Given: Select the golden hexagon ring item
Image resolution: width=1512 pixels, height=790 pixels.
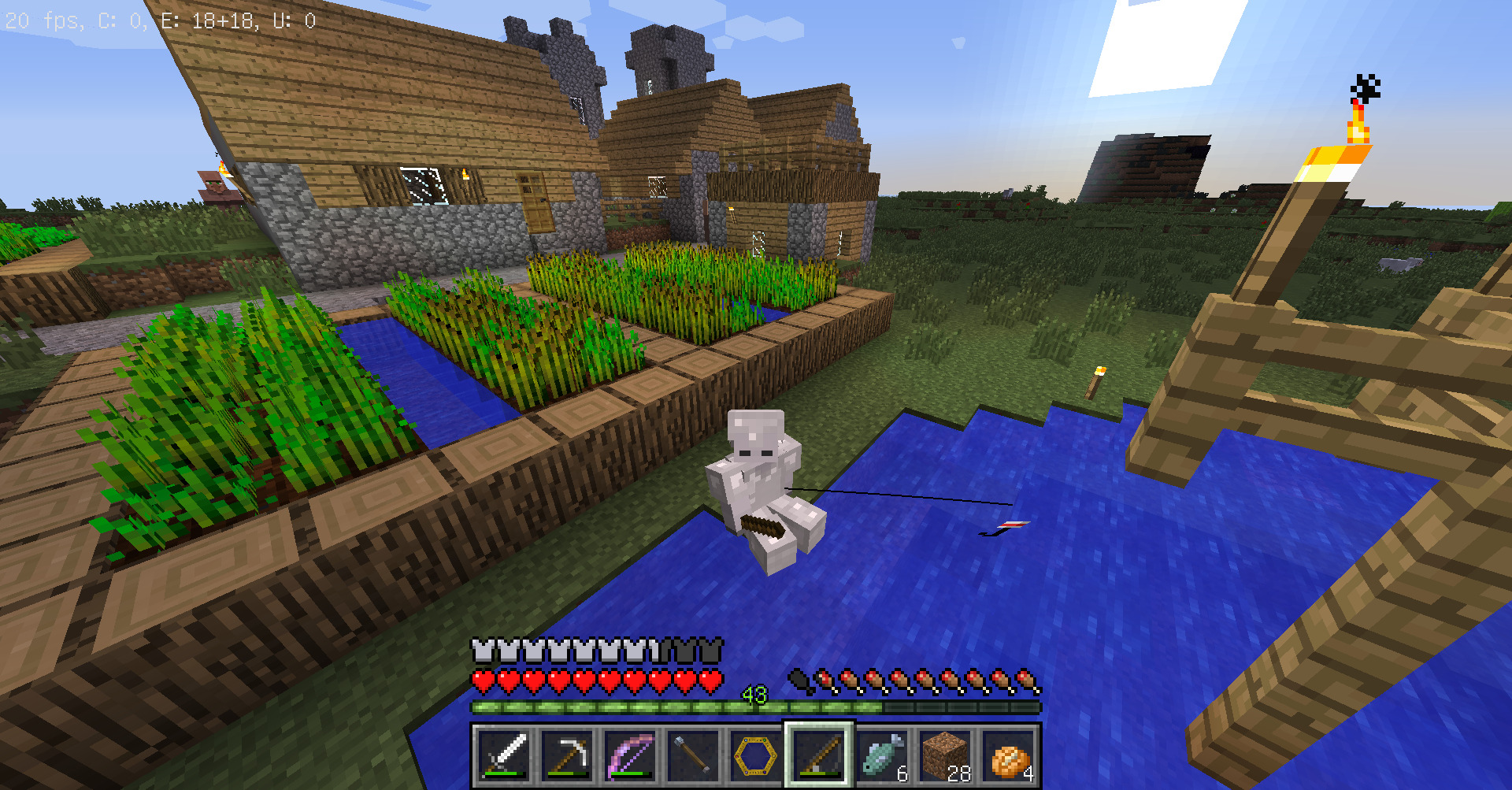Looking at the screenshot, I should pyautogui.click(x=756, y=755).
